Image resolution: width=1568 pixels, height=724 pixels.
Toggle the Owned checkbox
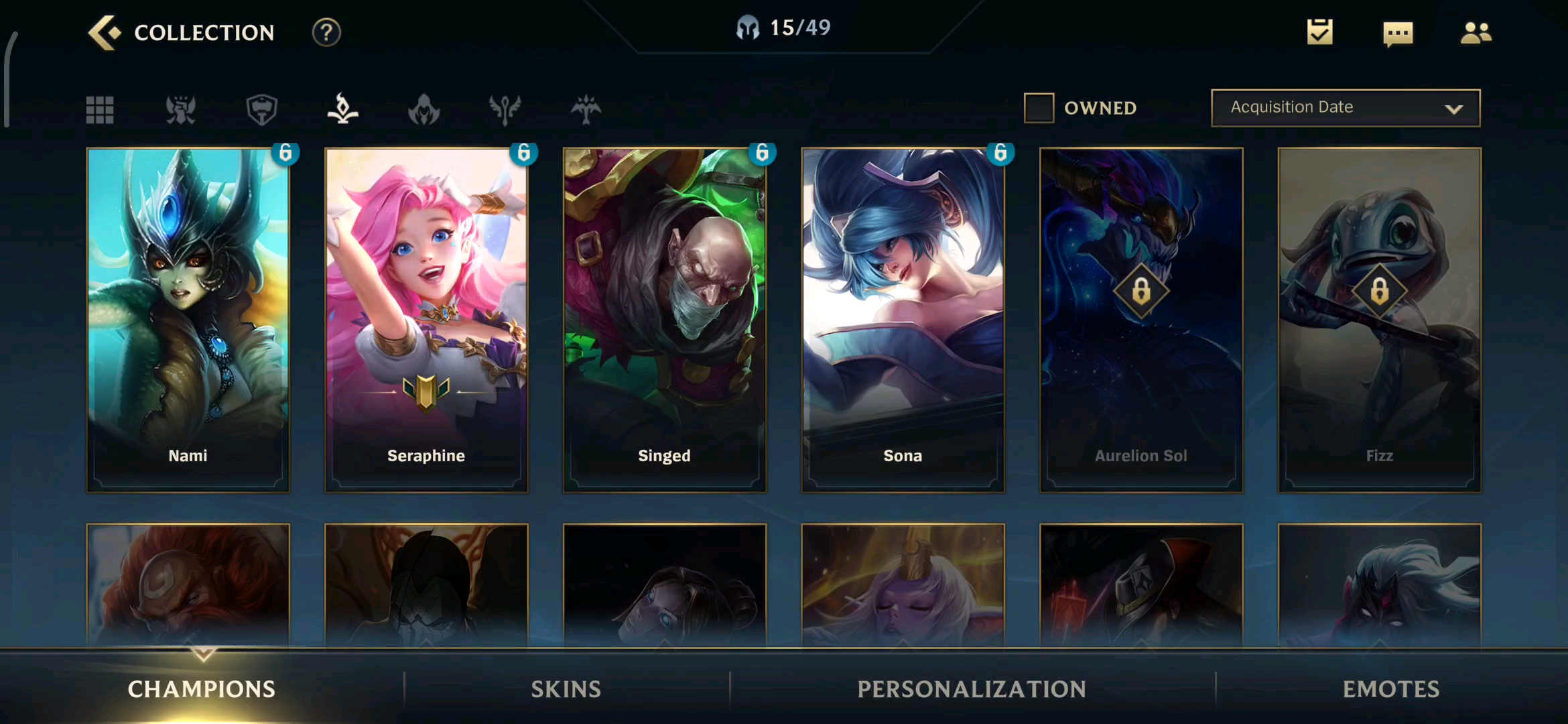coord(1039,108)
